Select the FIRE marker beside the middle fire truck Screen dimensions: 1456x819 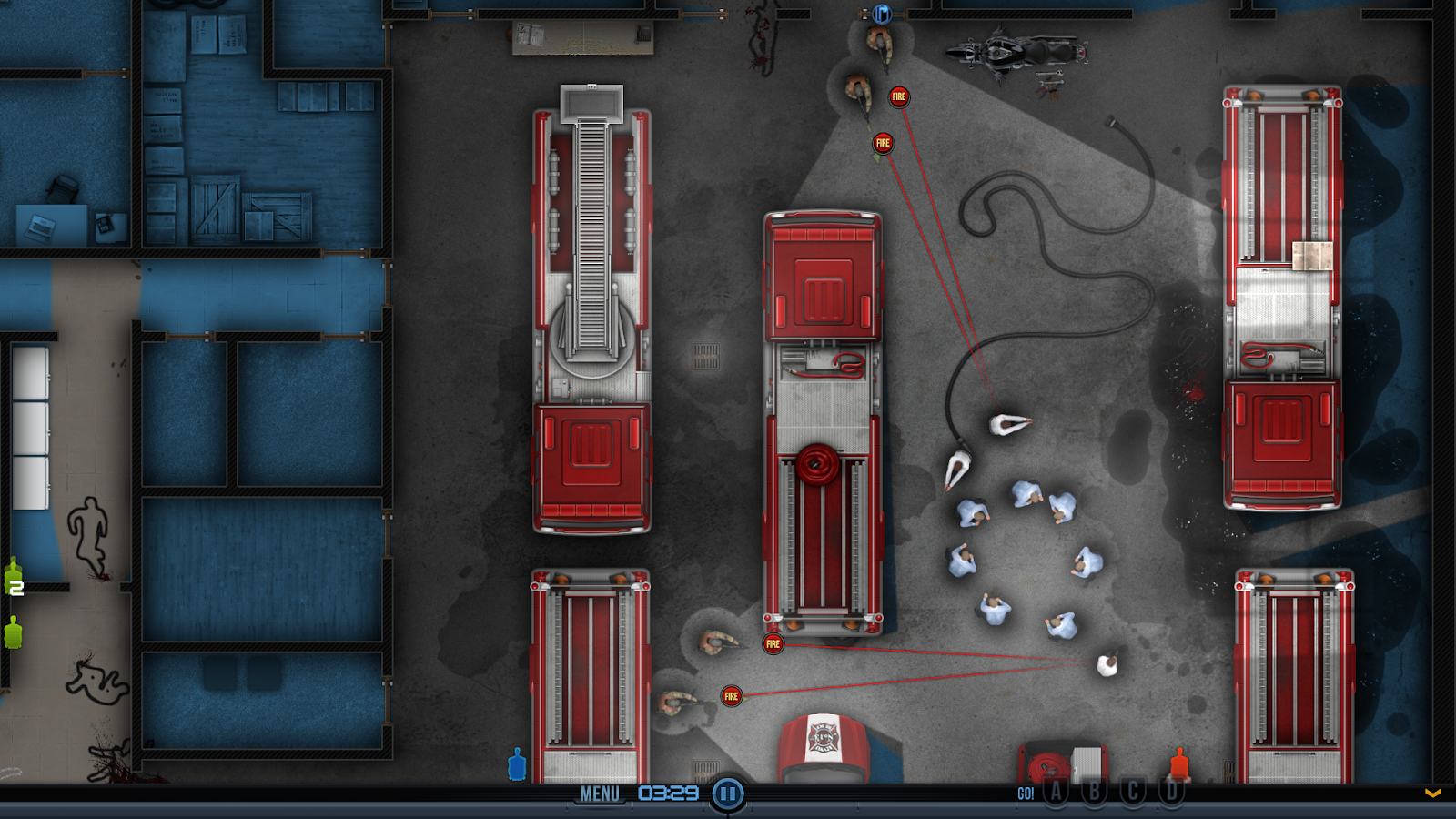click(773, 642)
